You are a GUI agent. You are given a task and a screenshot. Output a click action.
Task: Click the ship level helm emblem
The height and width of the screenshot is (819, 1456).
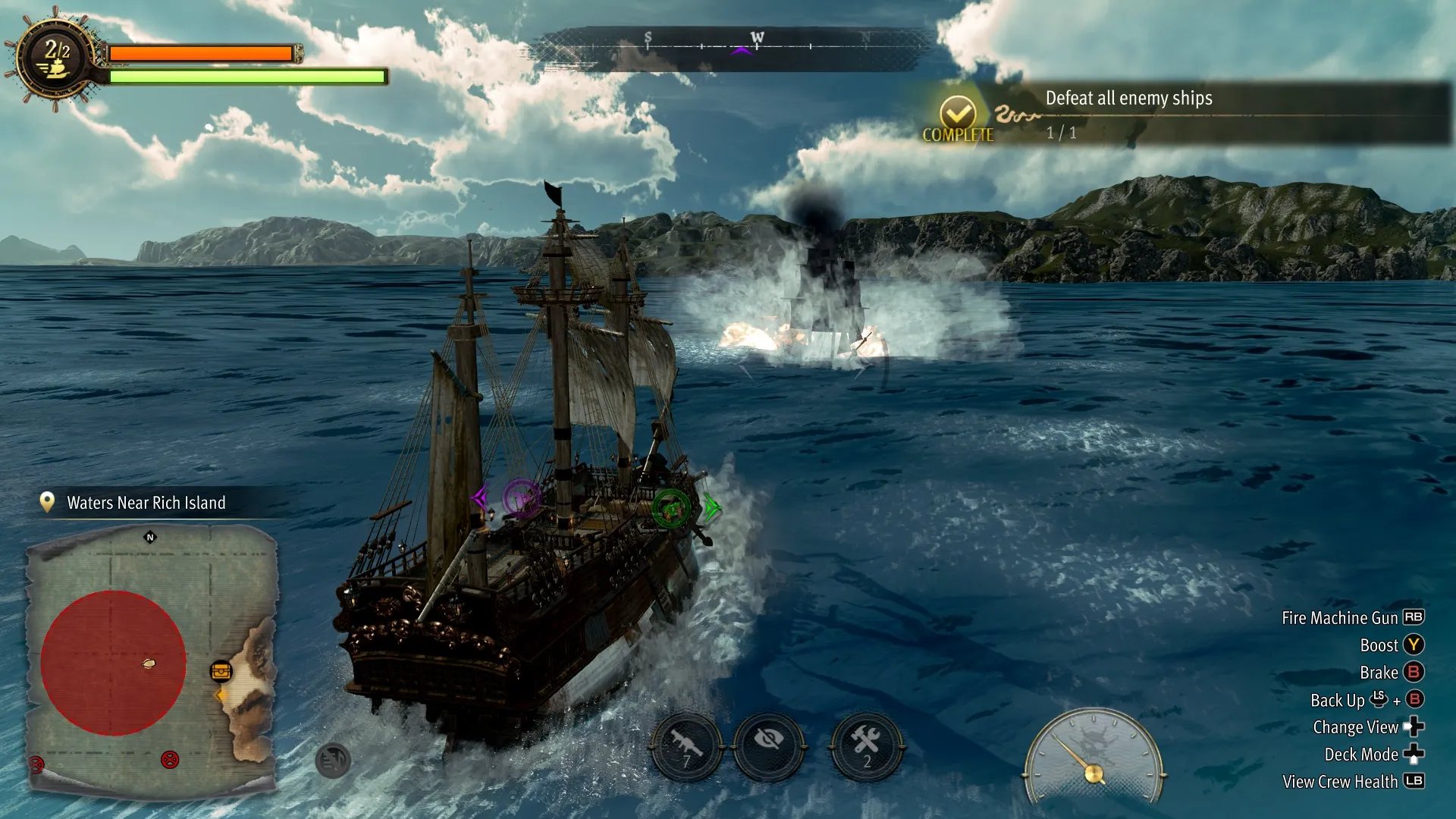pos(56,59)
